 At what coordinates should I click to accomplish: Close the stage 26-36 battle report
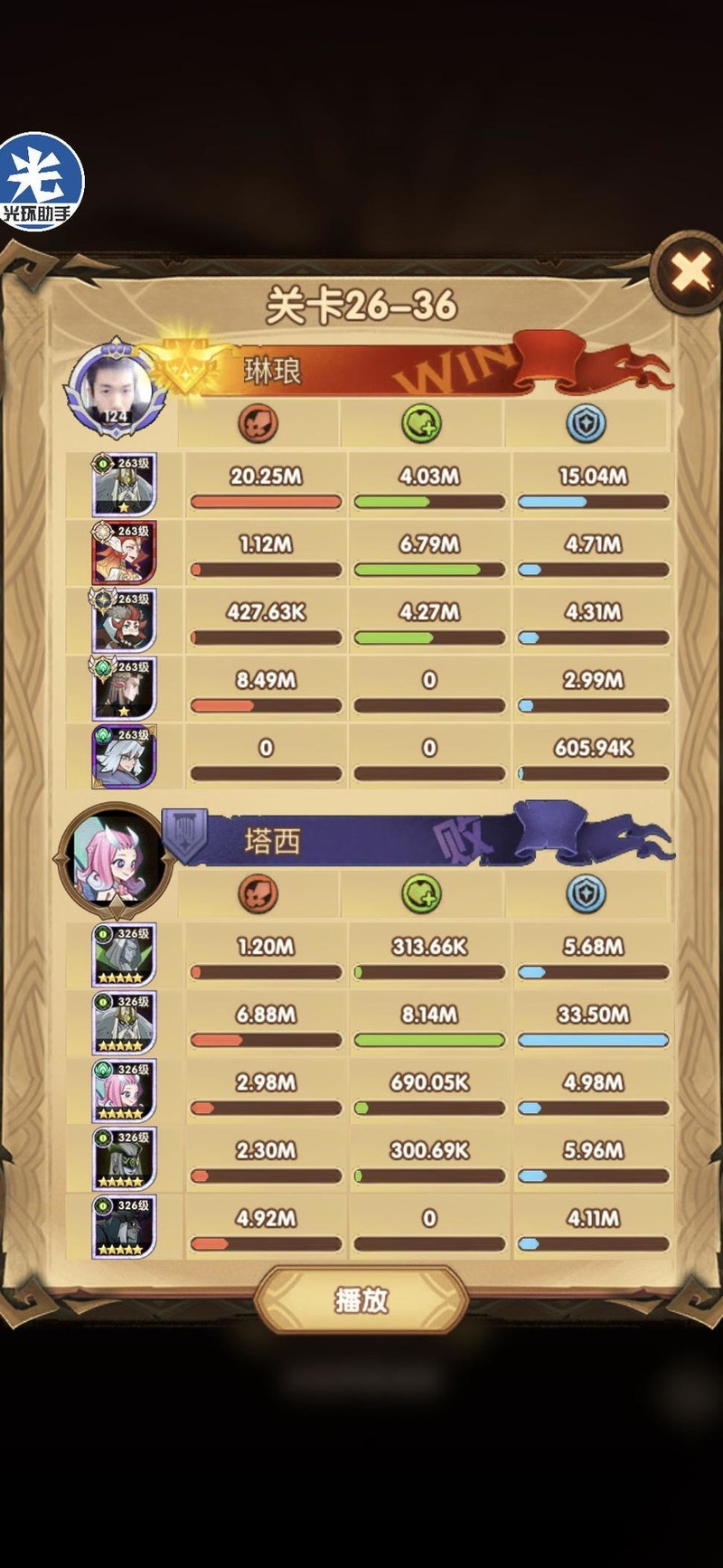691,271
